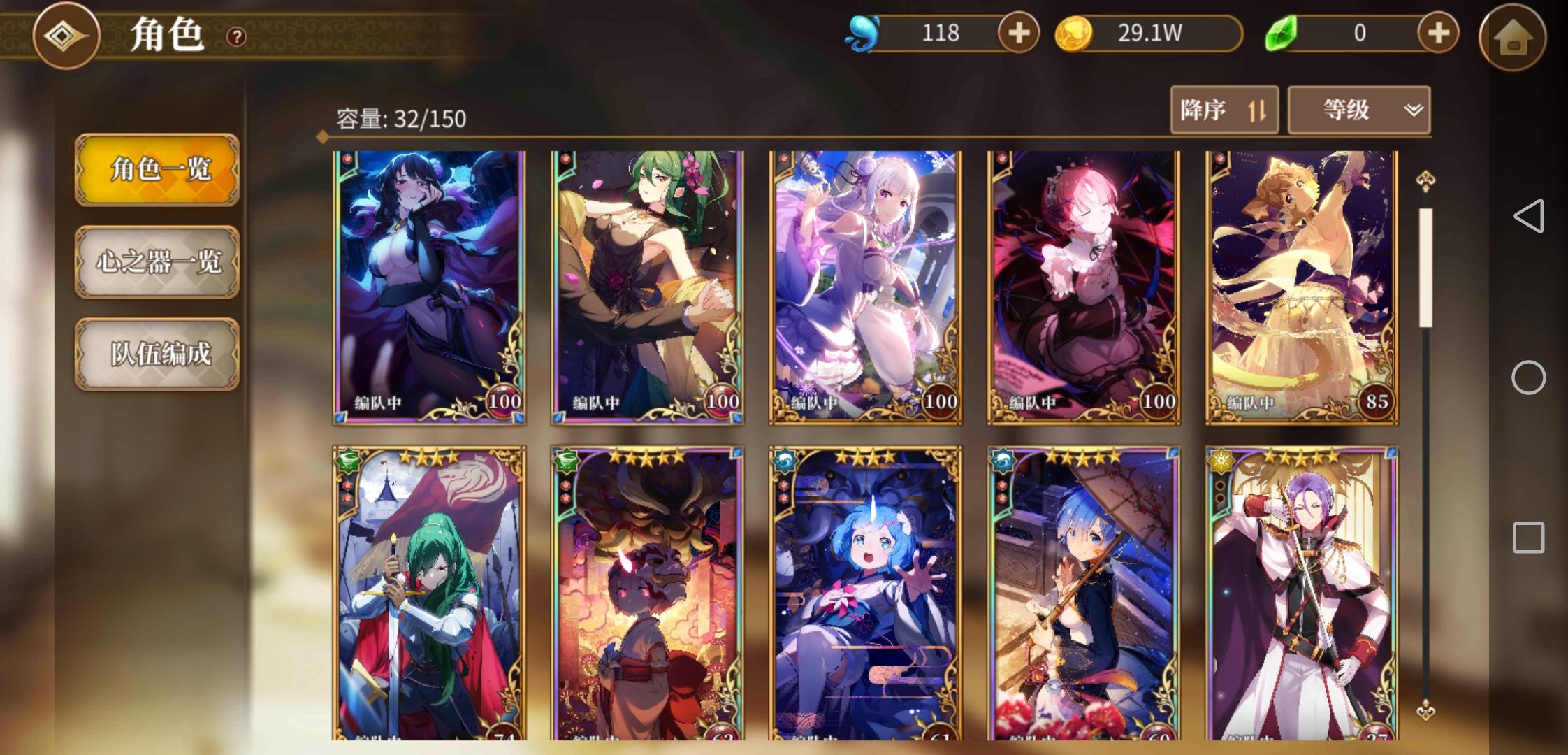Screen dimensions: 1568x755
Task: Select the highlighted 角色一览 tab
Action: [157, 170]
